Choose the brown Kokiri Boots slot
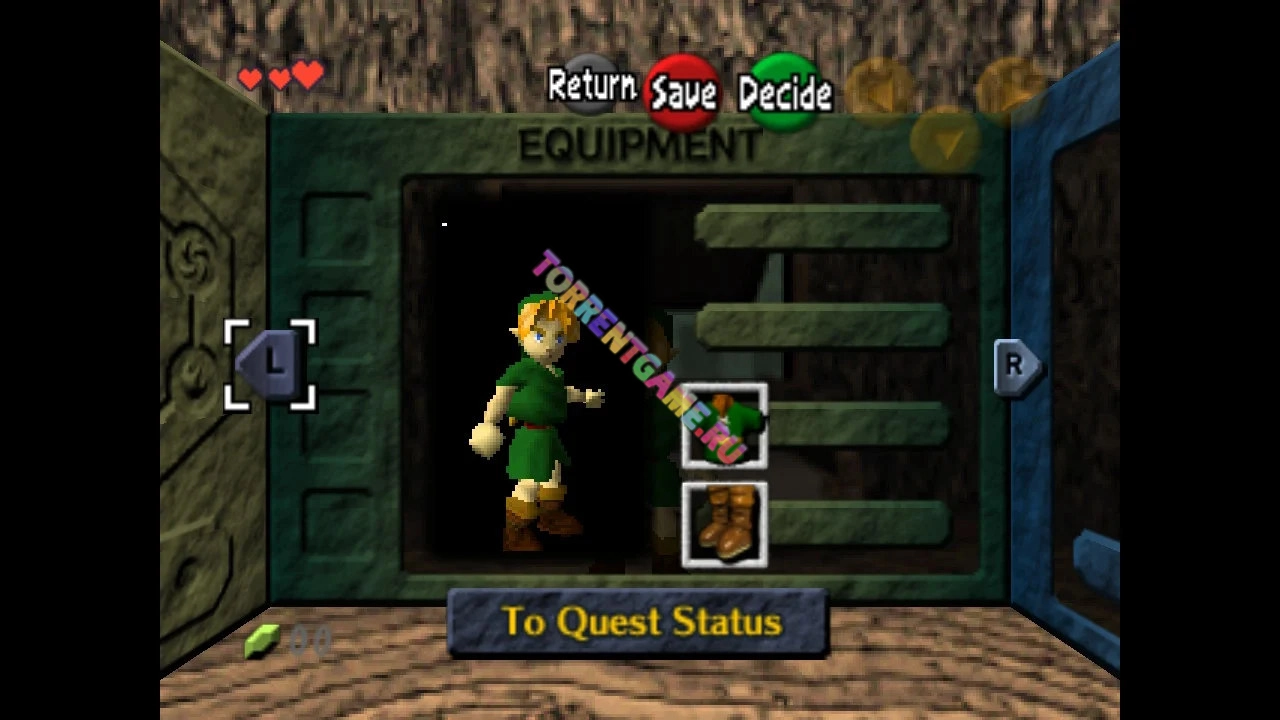The width and height of the screenshot is (1280, 720). click(724, 524)
